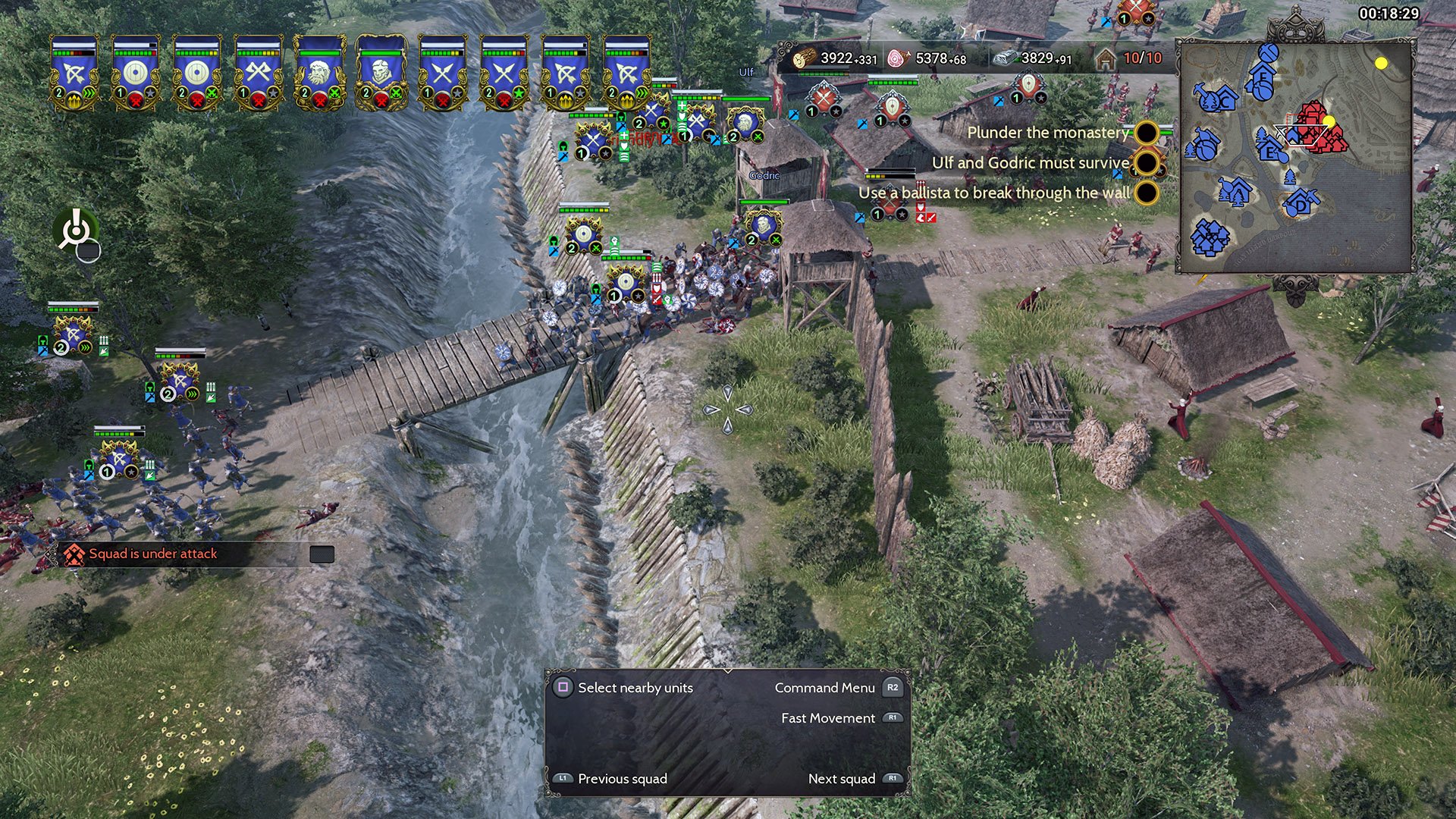This screenshot has width=1456, height=819.
Task: Click the meat food resource icon
Action: 896,58
